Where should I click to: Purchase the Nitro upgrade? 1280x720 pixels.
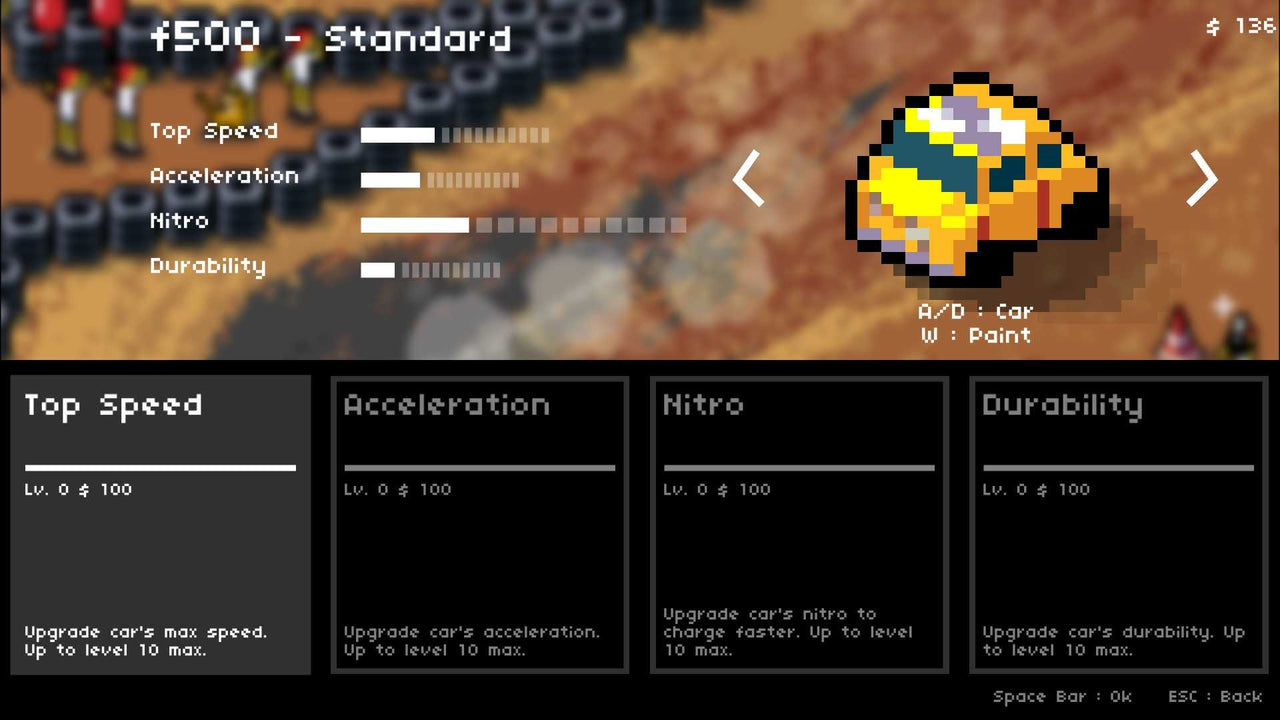pos(799,525)
